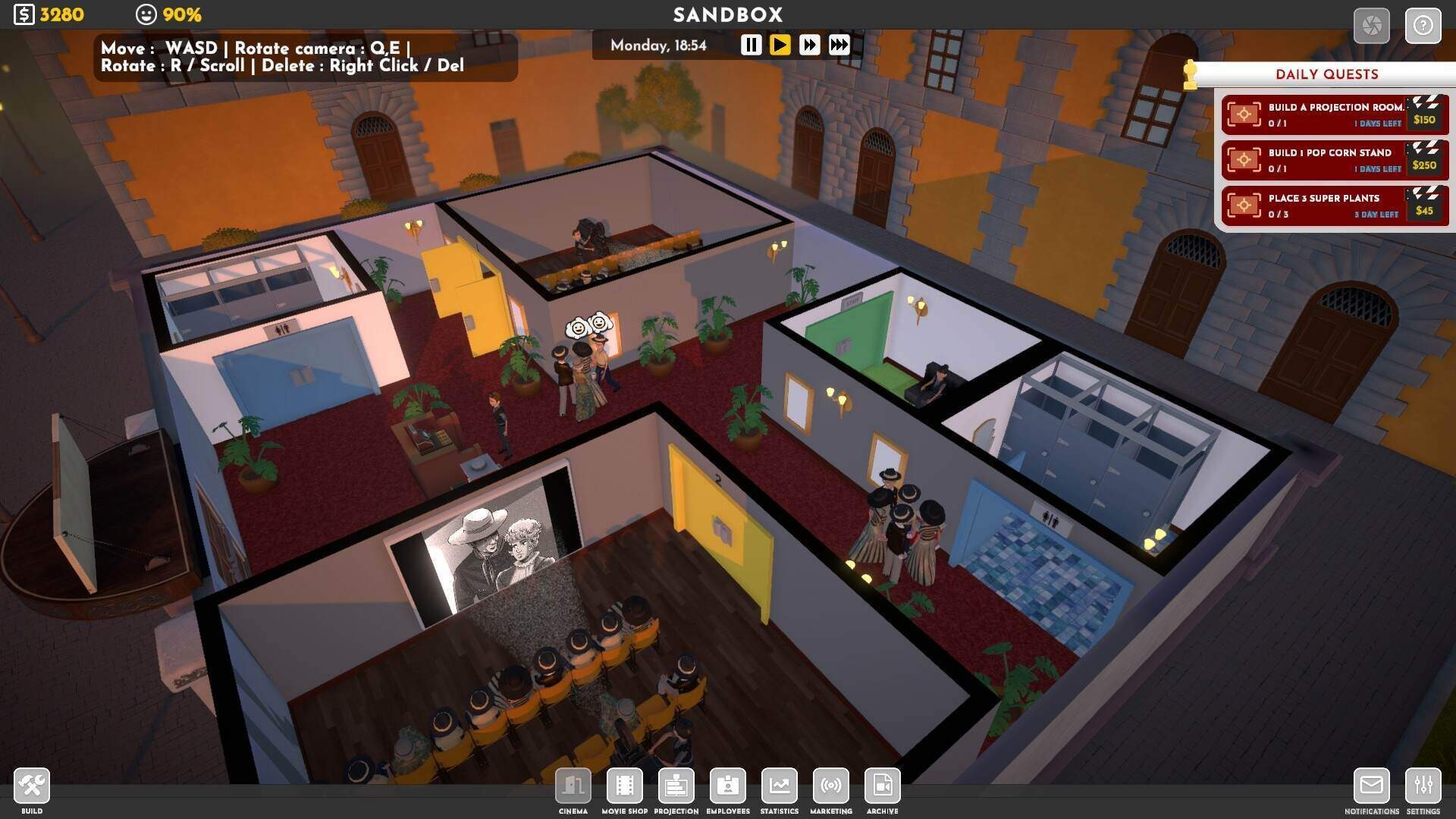Open the Settings sliders button
1456x819 pixels.
pos(1423,786)
